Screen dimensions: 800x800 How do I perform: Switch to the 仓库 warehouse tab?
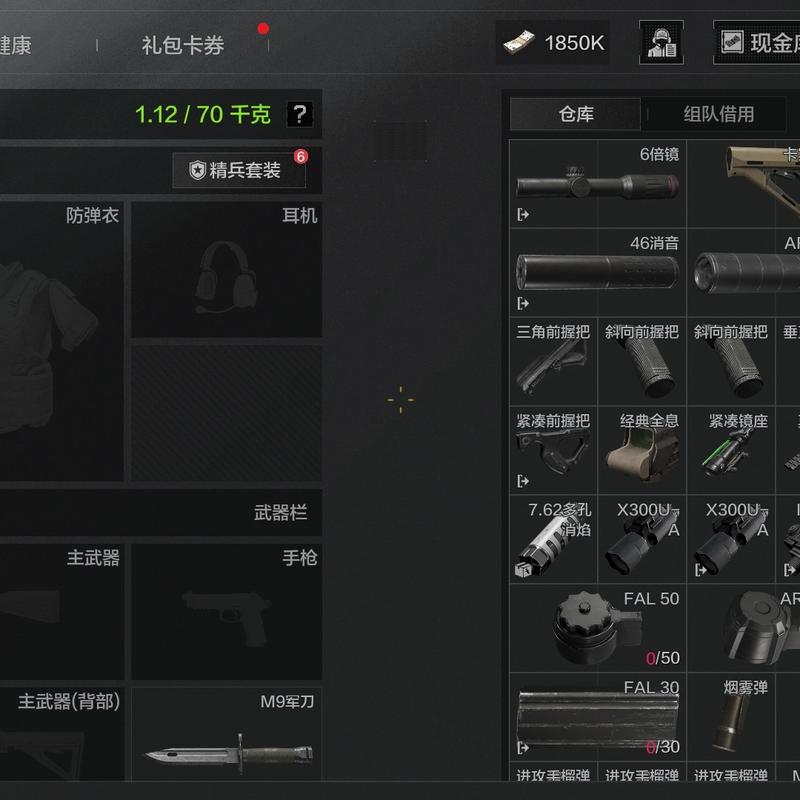click(x=575, y=114)
